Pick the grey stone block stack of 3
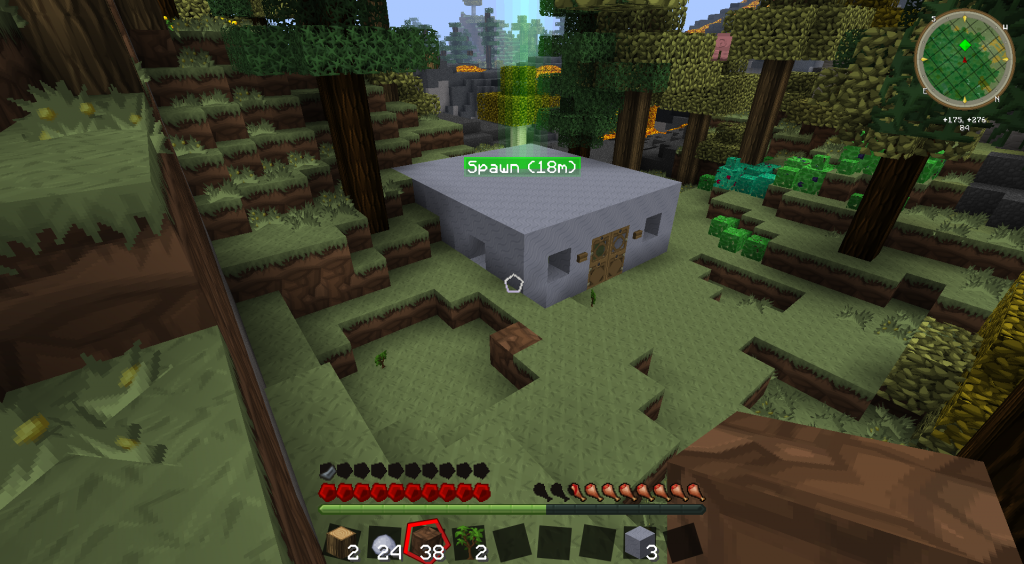1024x564 pixels. pos(640,543)
